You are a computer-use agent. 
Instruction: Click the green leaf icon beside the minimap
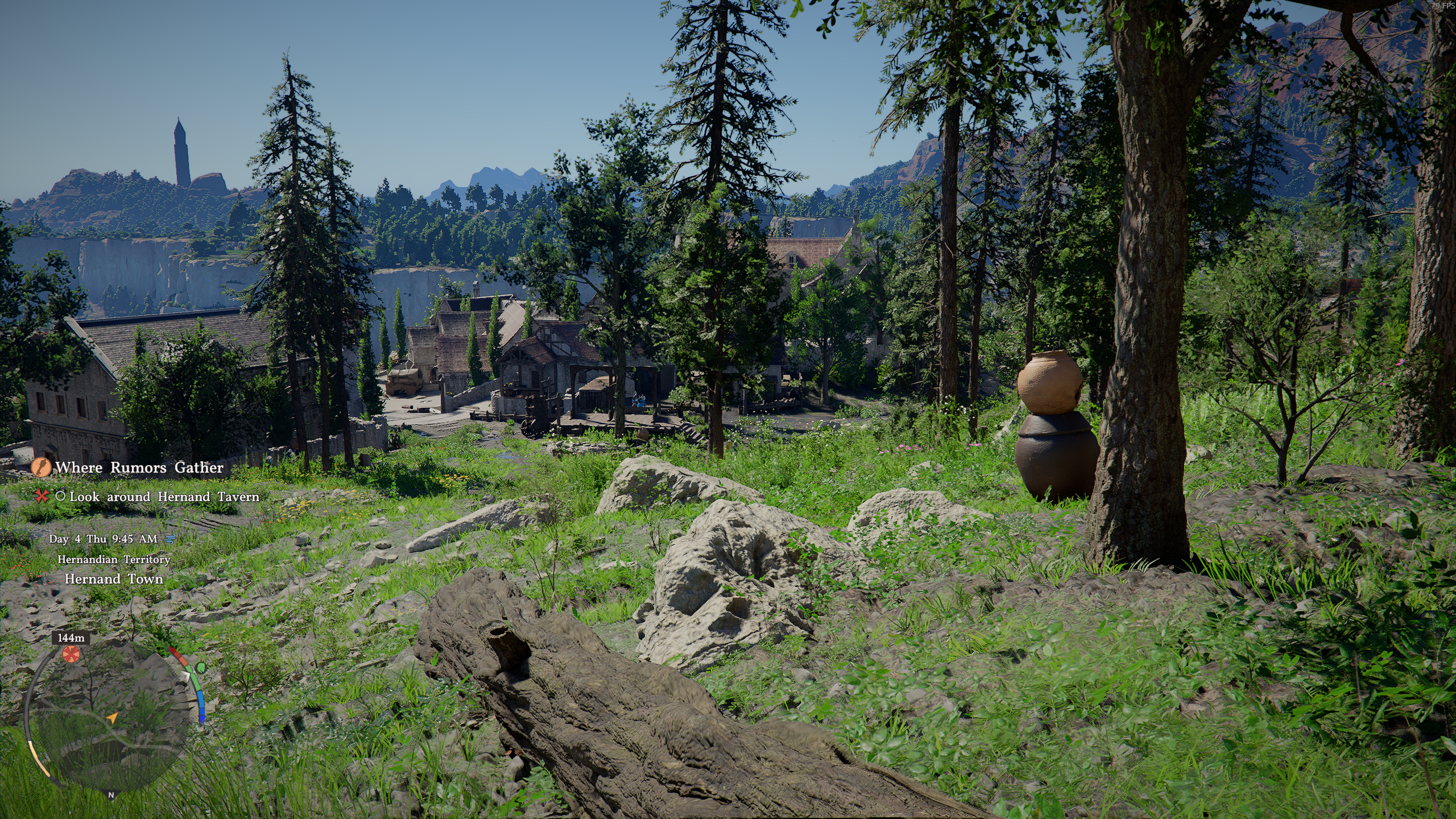(x=201, y=666)
